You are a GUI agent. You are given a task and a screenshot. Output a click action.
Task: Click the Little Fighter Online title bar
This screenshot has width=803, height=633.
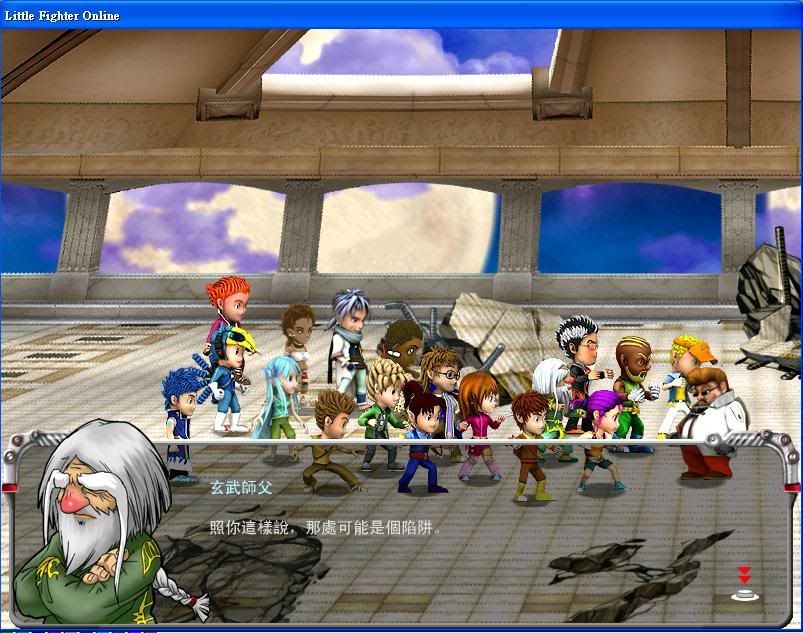(x=400, y=14)
